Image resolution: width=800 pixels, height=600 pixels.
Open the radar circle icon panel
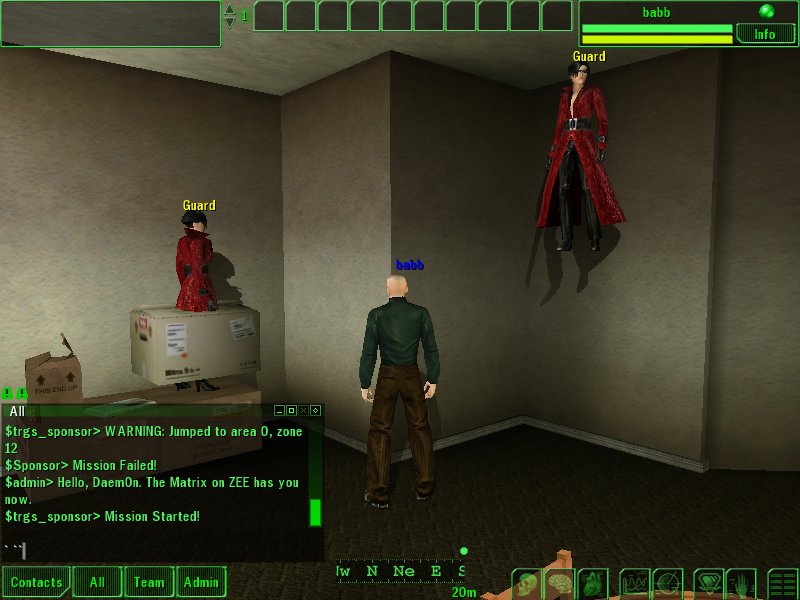point(668,583)
